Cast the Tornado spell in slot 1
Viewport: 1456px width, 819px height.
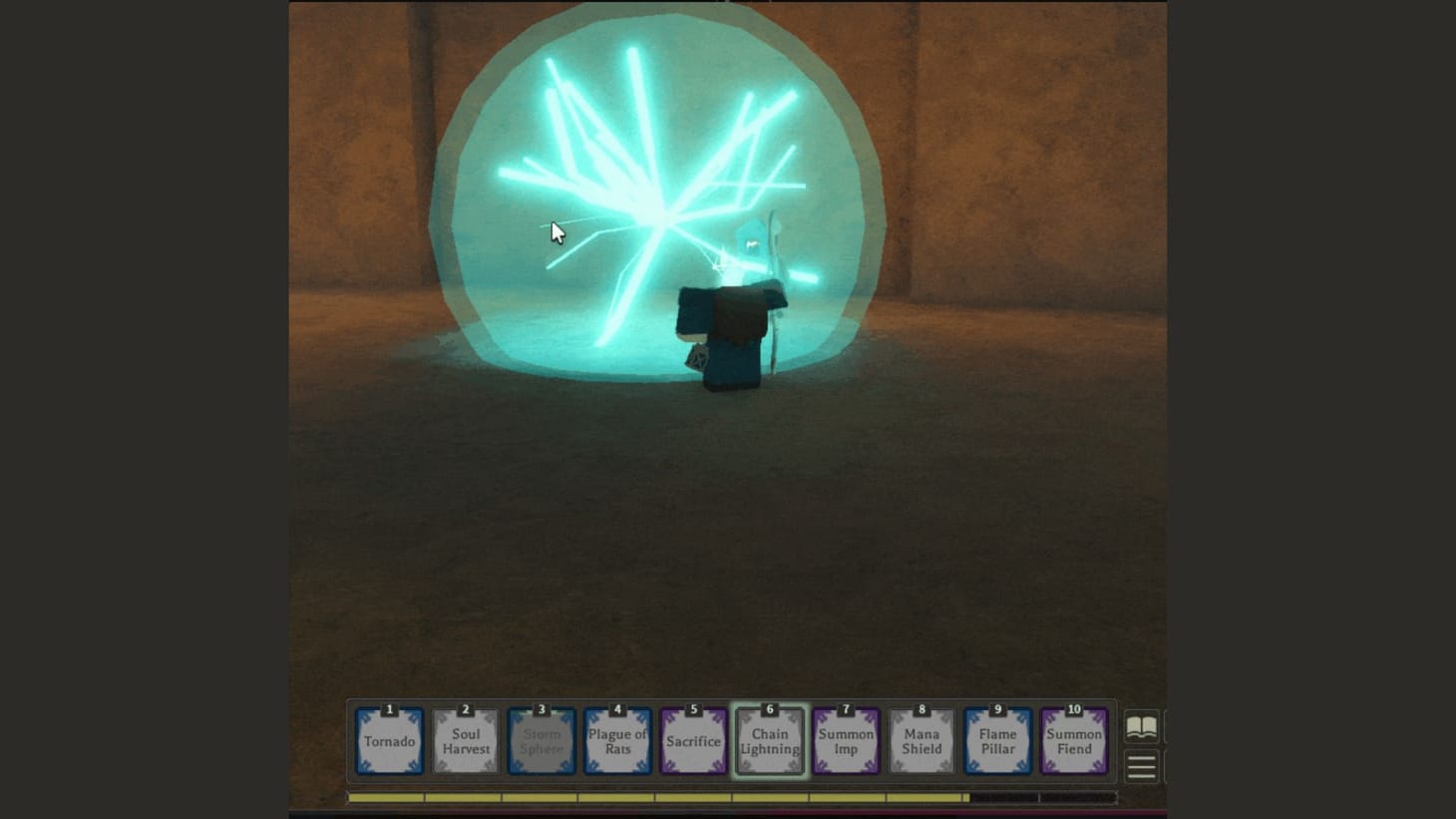pos(389,741)
